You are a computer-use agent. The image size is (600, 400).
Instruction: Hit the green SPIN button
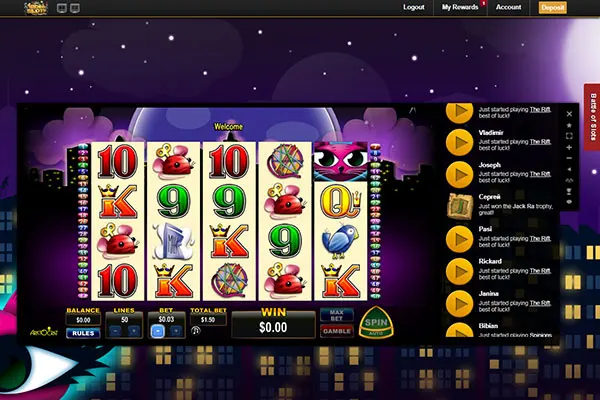coord(375,320)
